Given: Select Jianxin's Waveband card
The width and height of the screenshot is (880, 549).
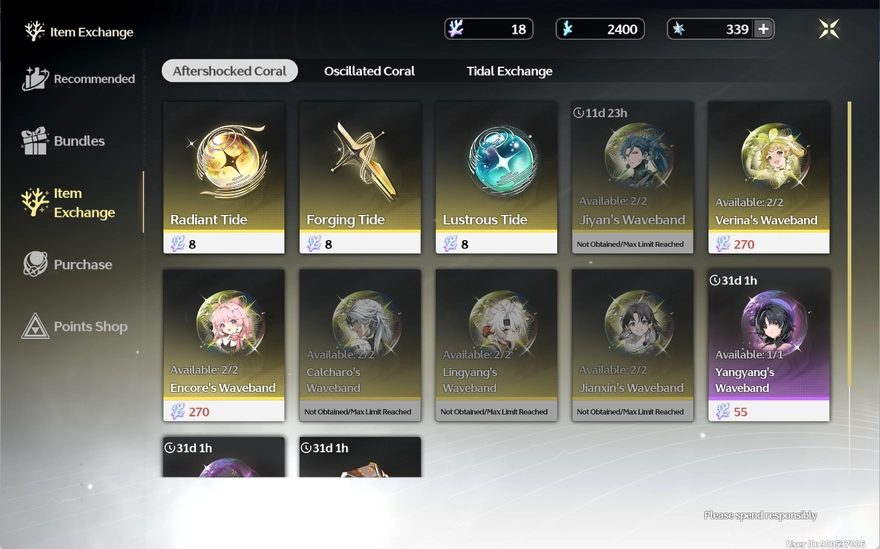Looking at the screenshot, I should pos(632,345).
